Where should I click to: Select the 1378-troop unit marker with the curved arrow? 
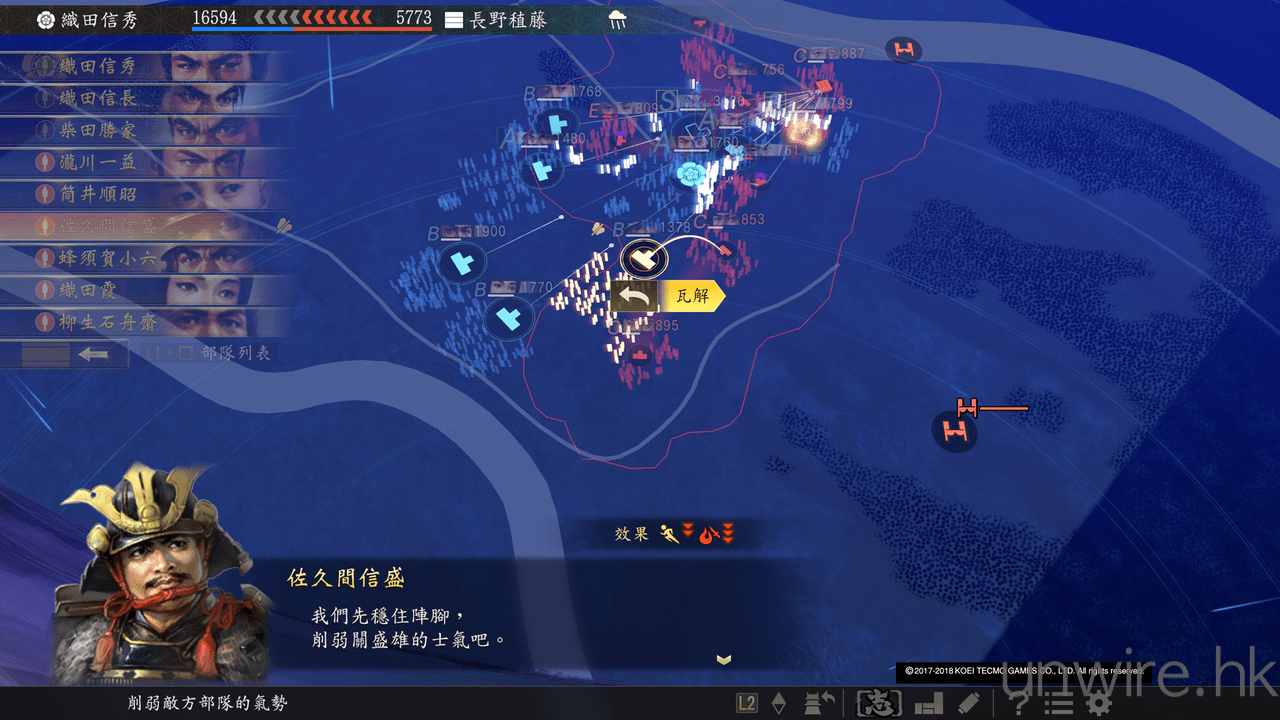(x=643, y=259)
